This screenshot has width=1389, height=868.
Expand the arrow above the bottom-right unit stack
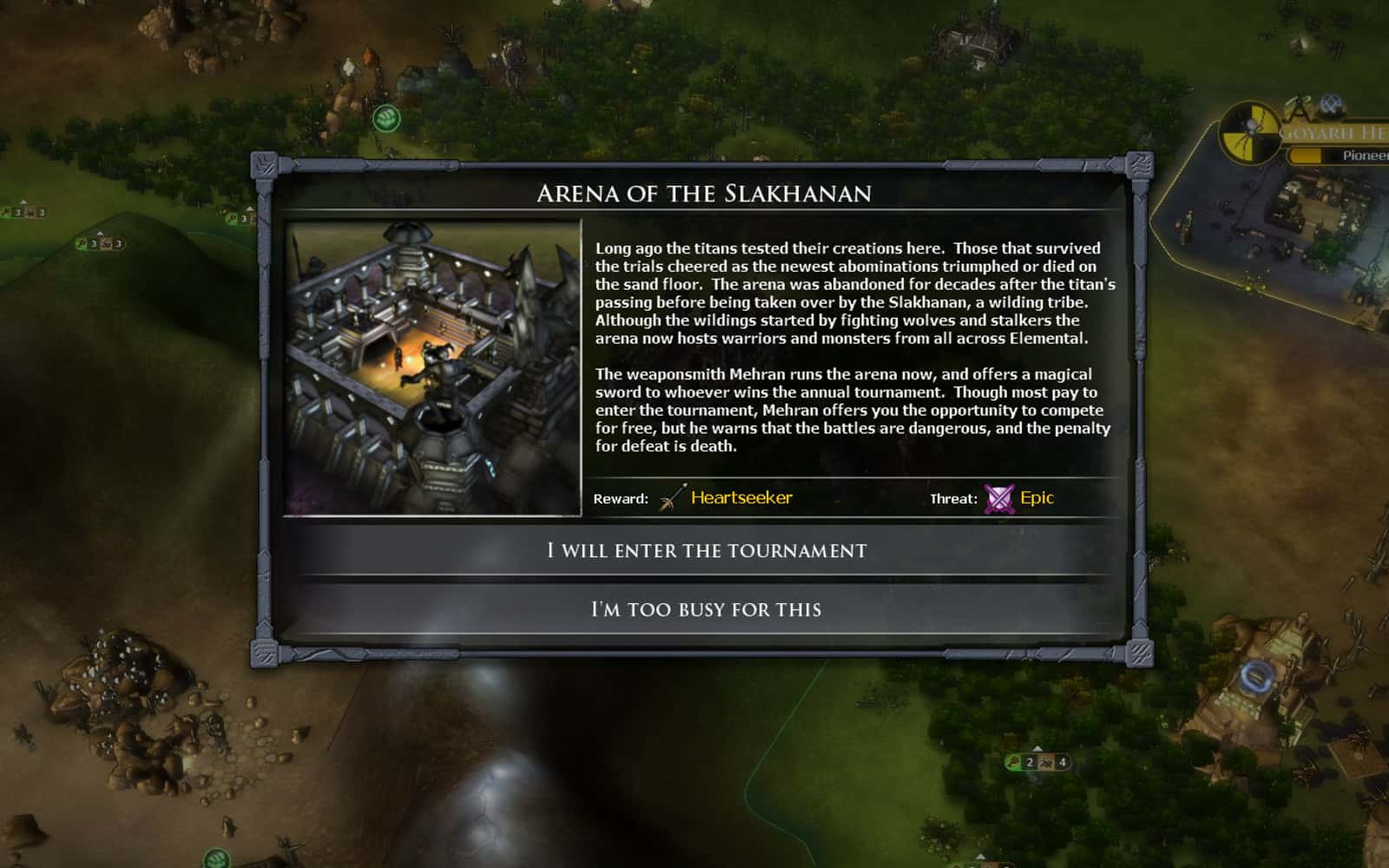[1037, 748]
